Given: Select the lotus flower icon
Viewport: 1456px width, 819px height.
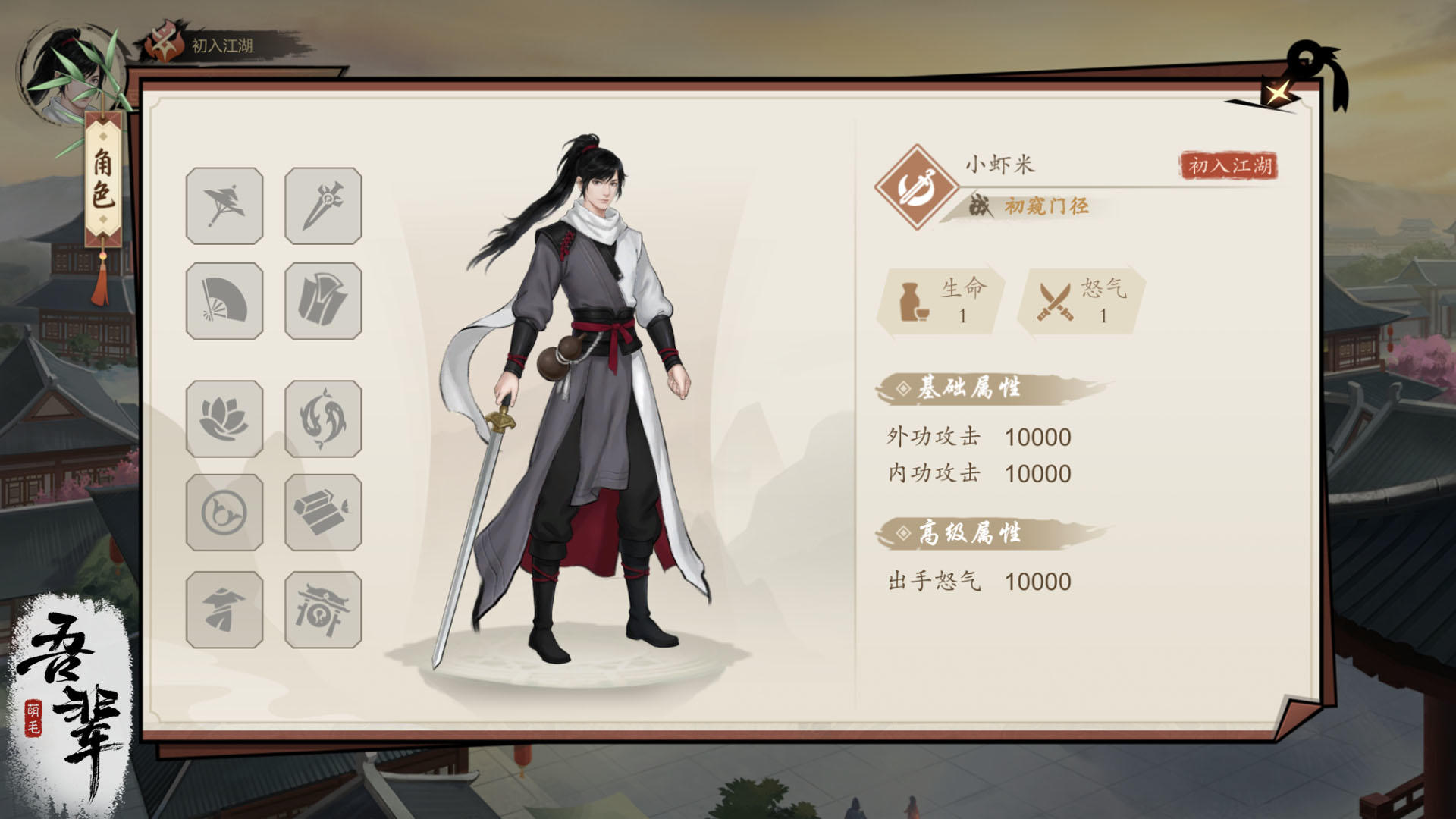Looking at the screenshot, I should tap(224, 418).
